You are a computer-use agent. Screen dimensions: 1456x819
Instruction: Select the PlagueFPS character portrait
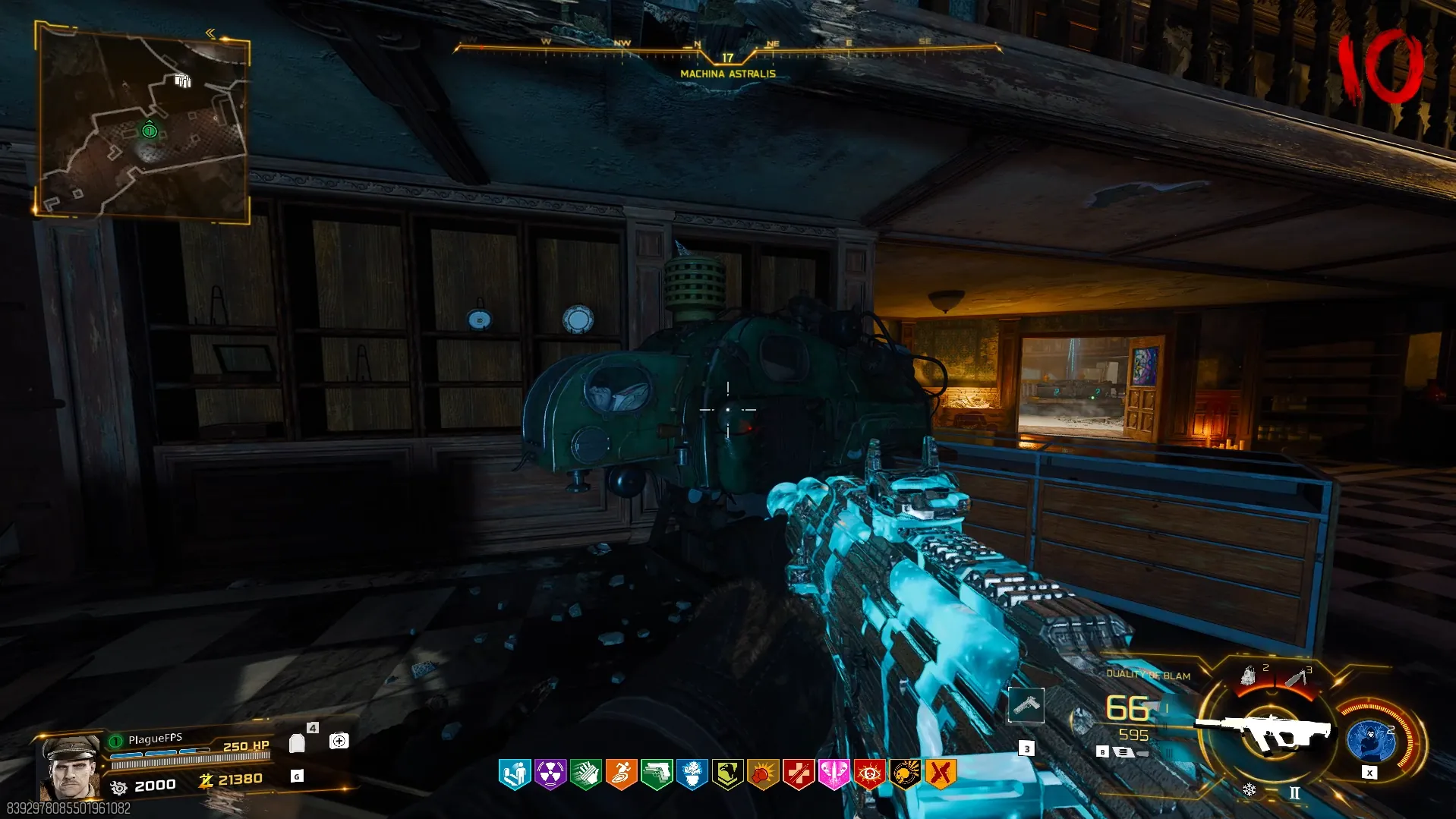[x=70, y=767]
